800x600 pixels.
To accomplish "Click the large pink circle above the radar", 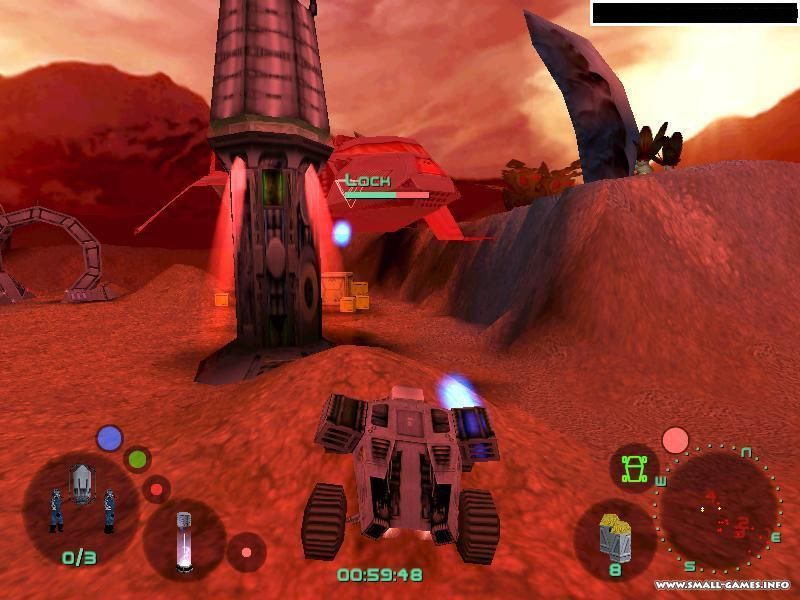I will 676,440.
